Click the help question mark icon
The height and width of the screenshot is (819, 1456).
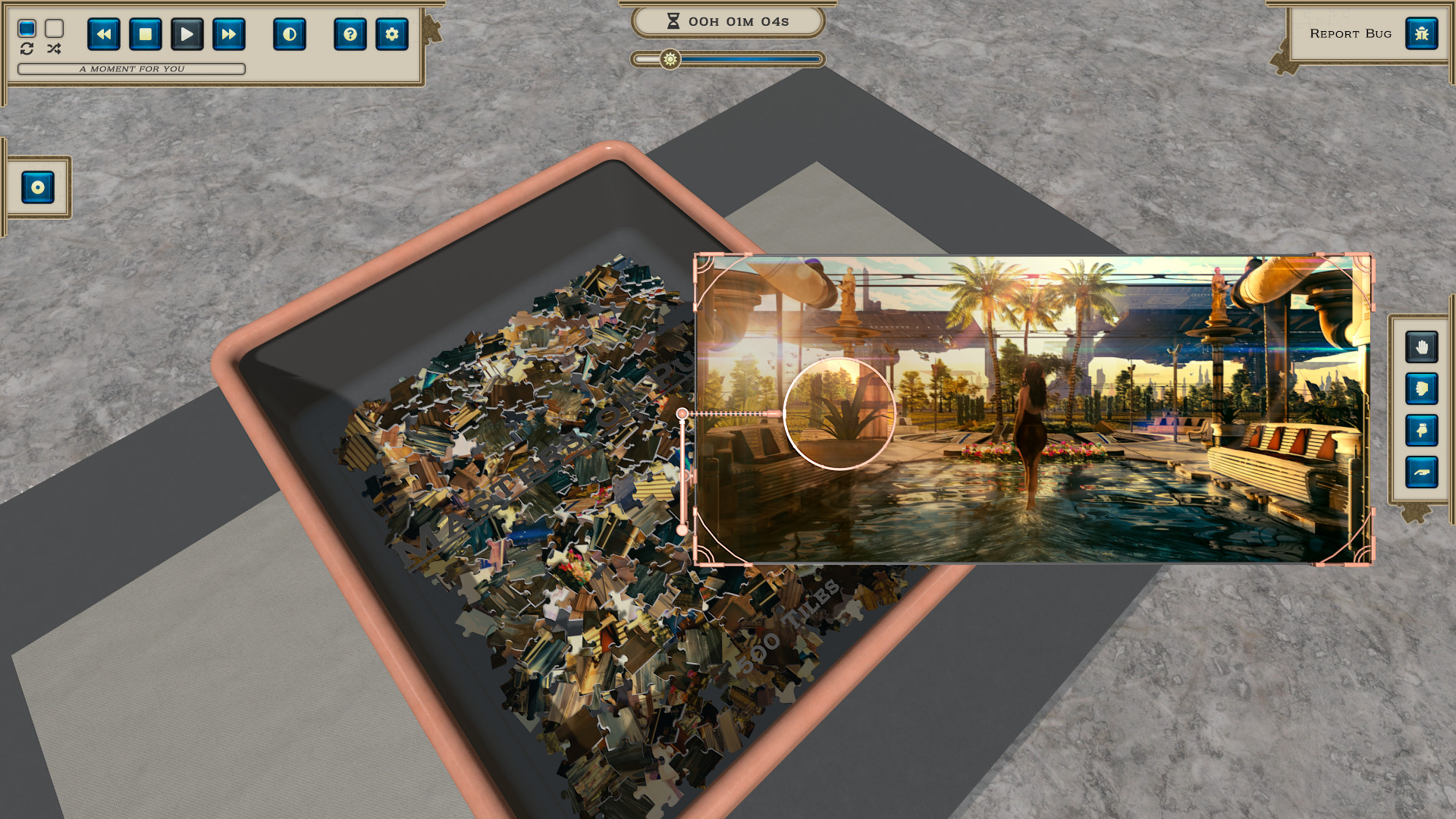pos(350,34)
